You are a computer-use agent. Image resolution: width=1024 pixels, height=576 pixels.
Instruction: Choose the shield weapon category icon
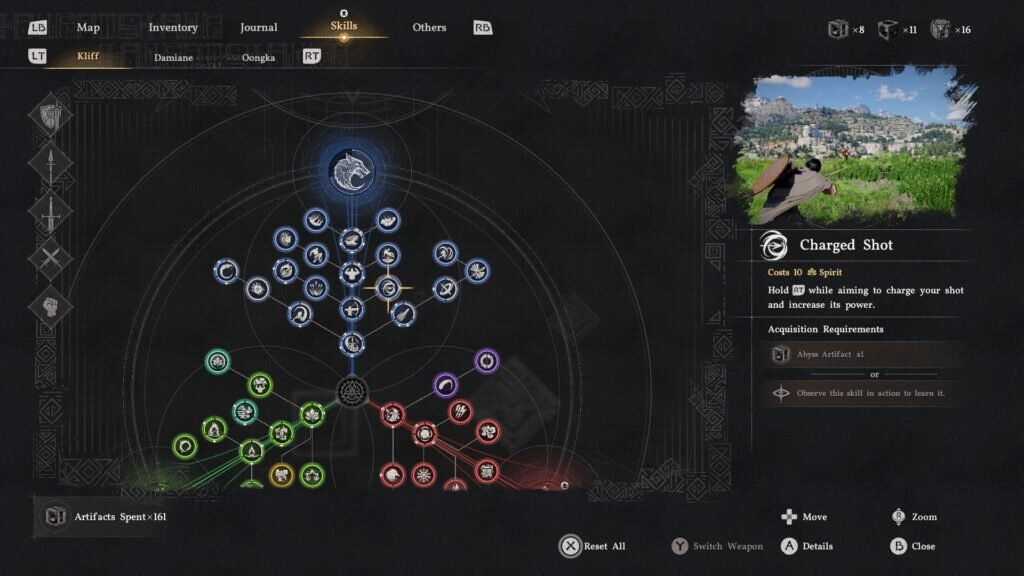tap(50, 117)
